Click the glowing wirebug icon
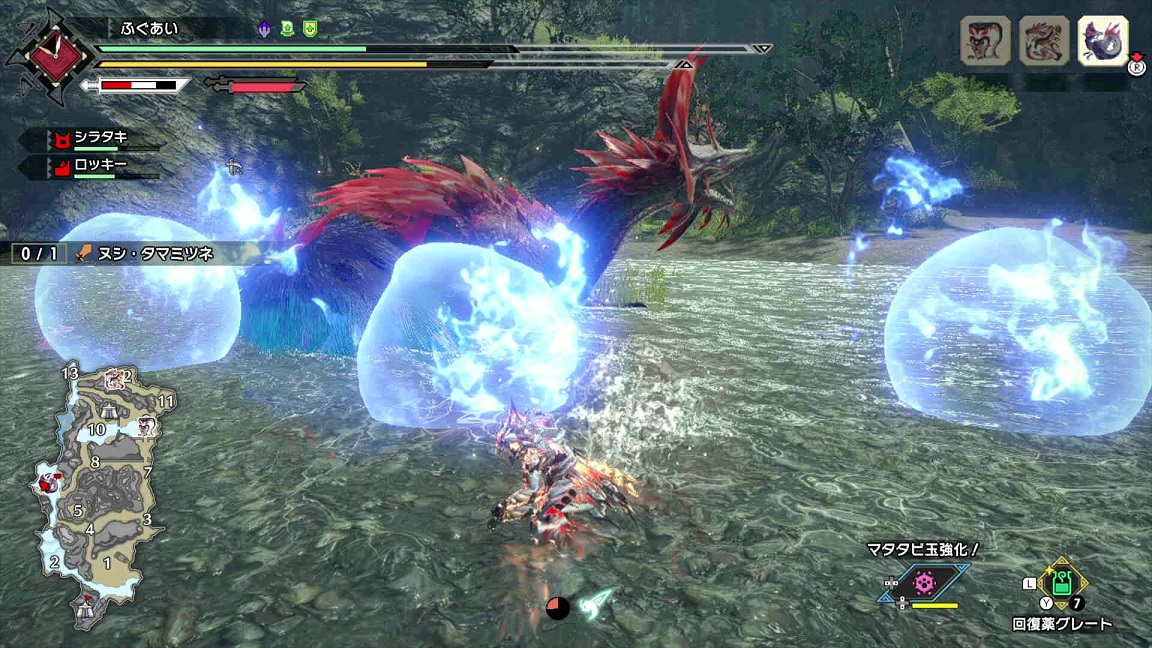Image resolution: width=1152 pixels, height=648 pixels. pyautogui.click(x=596, y=602)
